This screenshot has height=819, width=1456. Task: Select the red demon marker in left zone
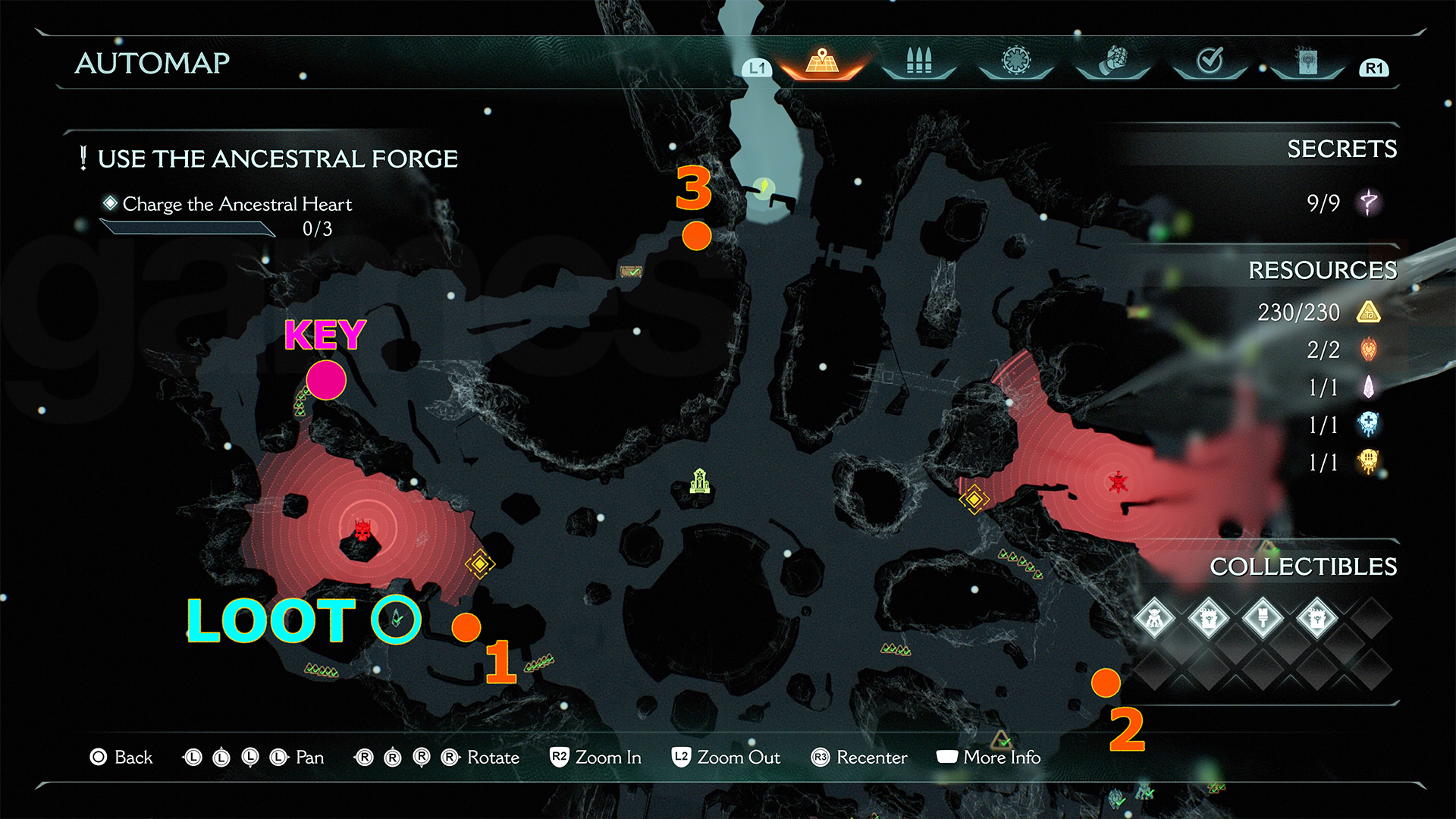[x=364, y=529]
